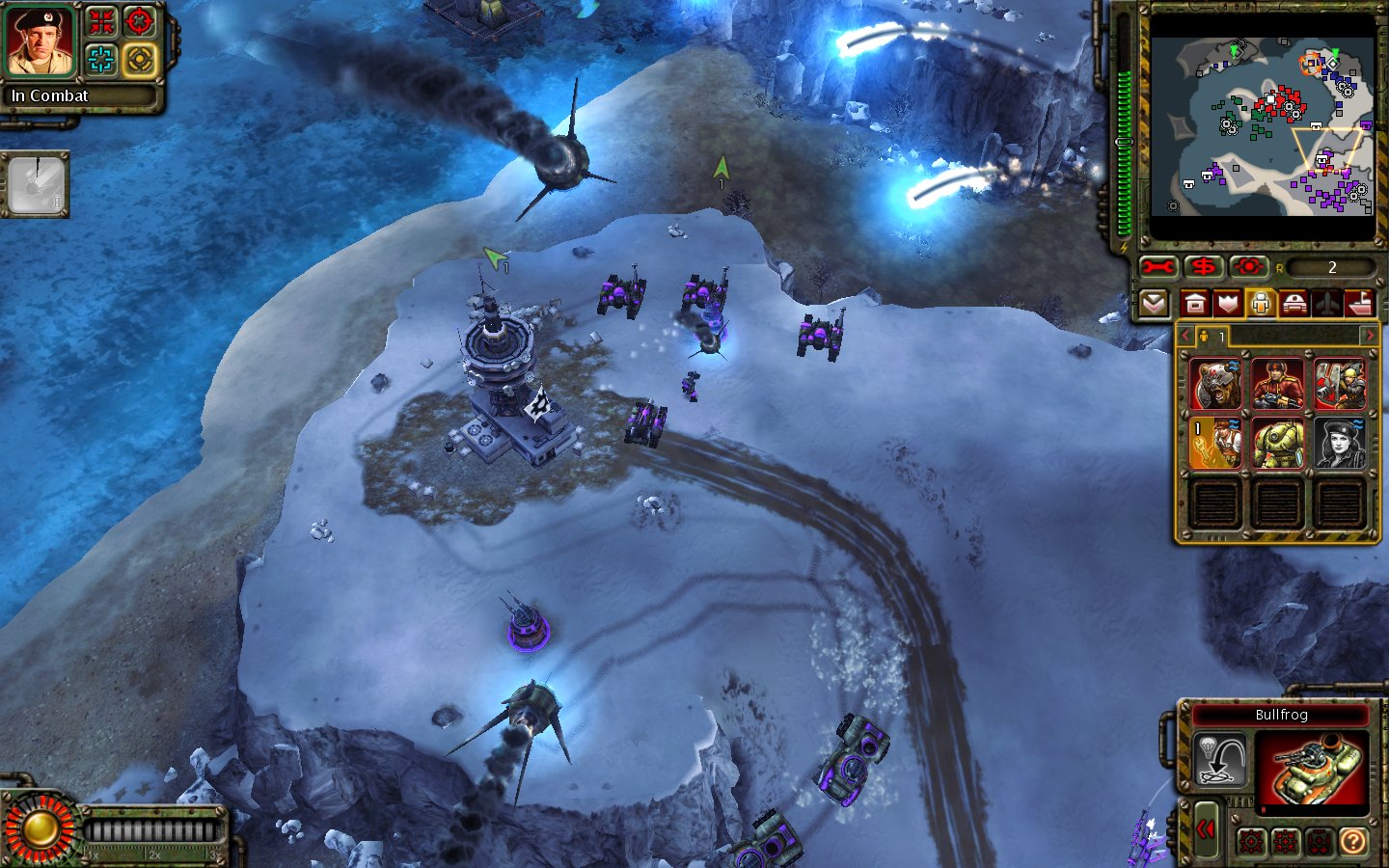Screen dimensions: 1389x868
Task: Switch to the structures production tab
Action: pyautogui.click(x=1194, y=304)
